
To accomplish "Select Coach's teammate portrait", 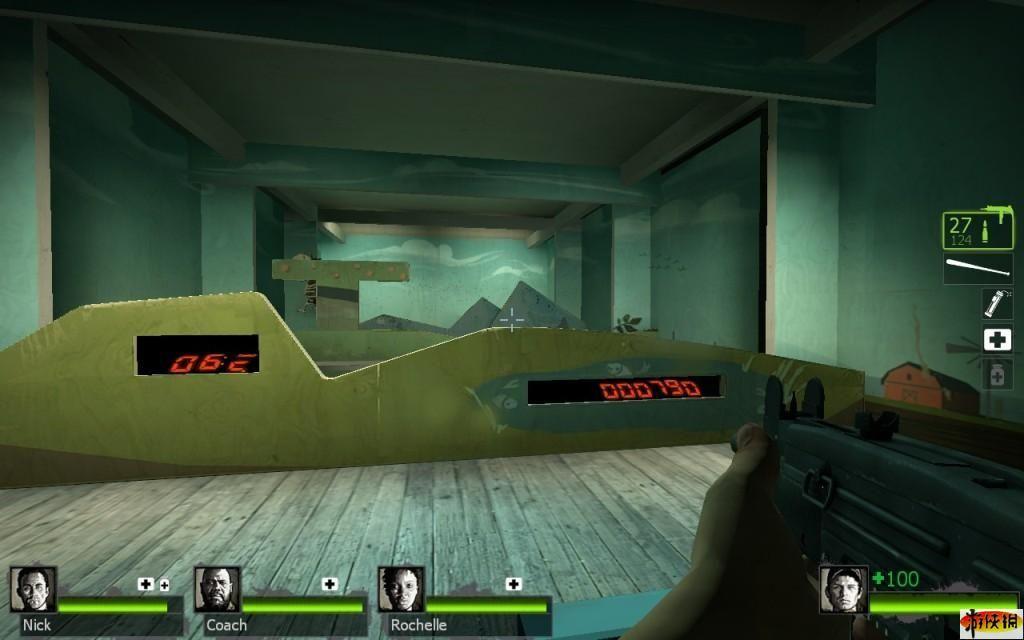I will pyautogui.click(x=217, y=590).
